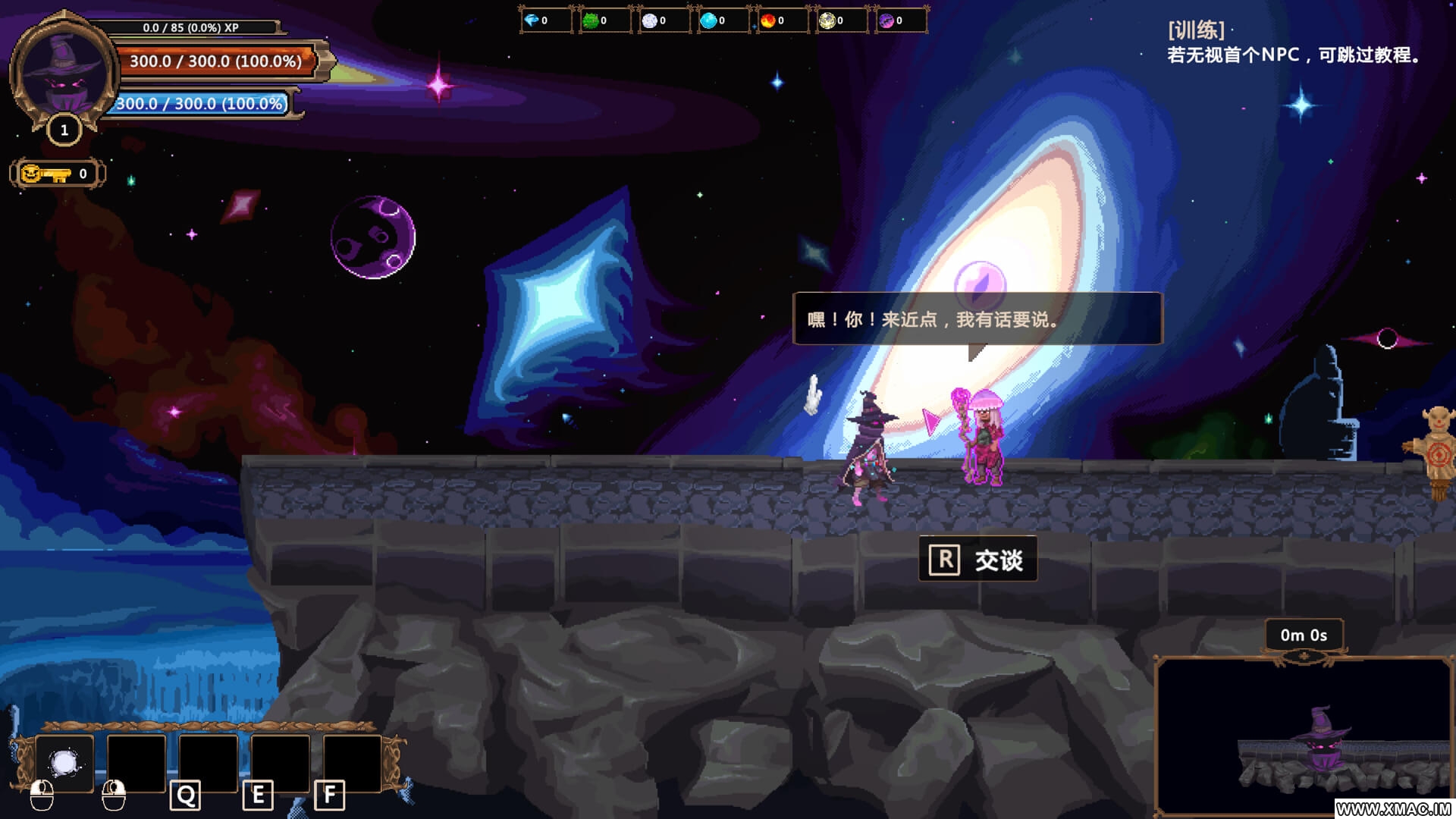Choose the cyan water orb resource
Screen dimensions: 1456x819
pyautogui.click(x=708, y=20)
